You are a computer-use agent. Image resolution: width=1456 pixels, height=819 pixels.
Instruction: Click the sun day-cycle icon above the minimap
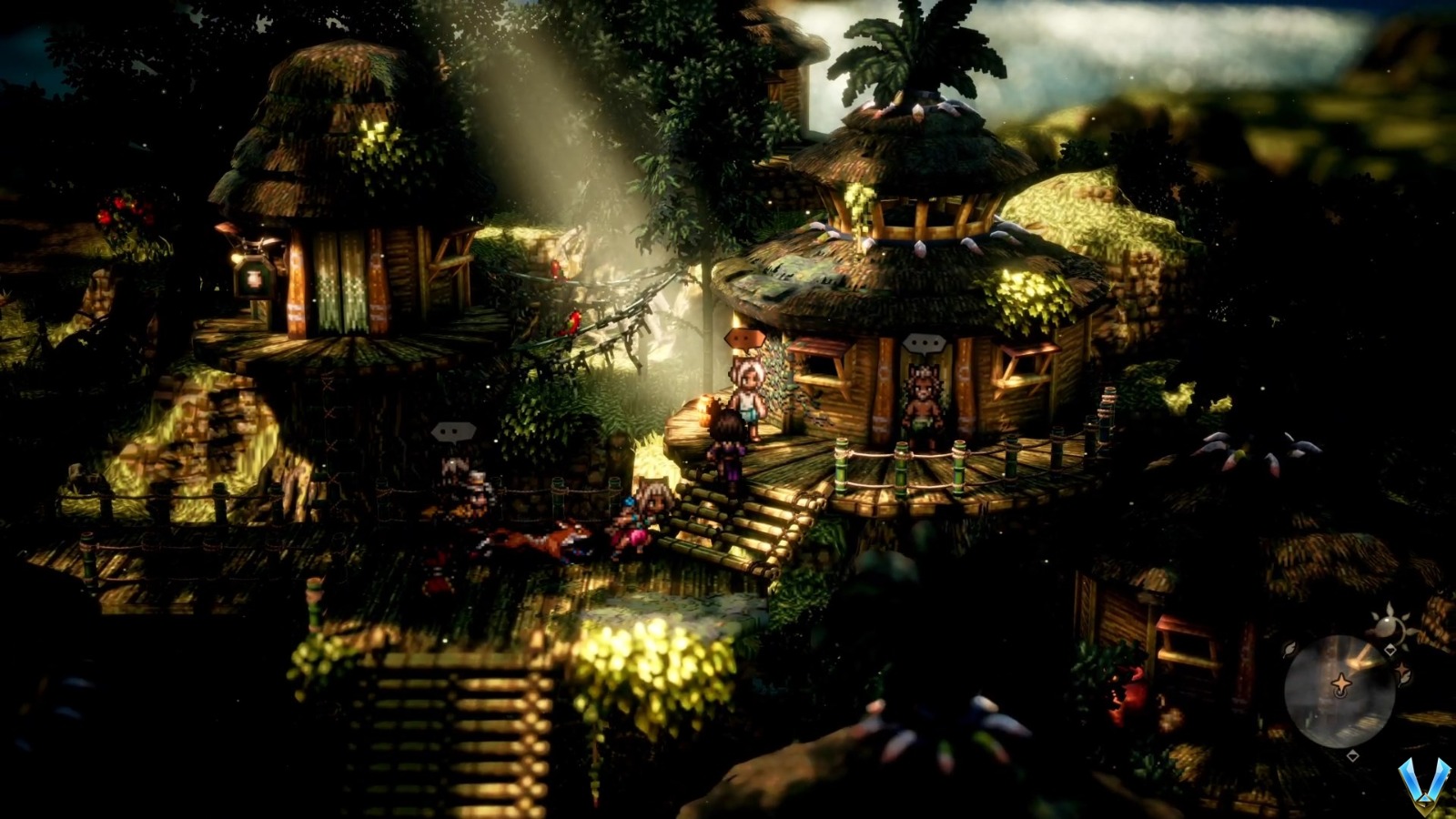(x=1390, y=624)
